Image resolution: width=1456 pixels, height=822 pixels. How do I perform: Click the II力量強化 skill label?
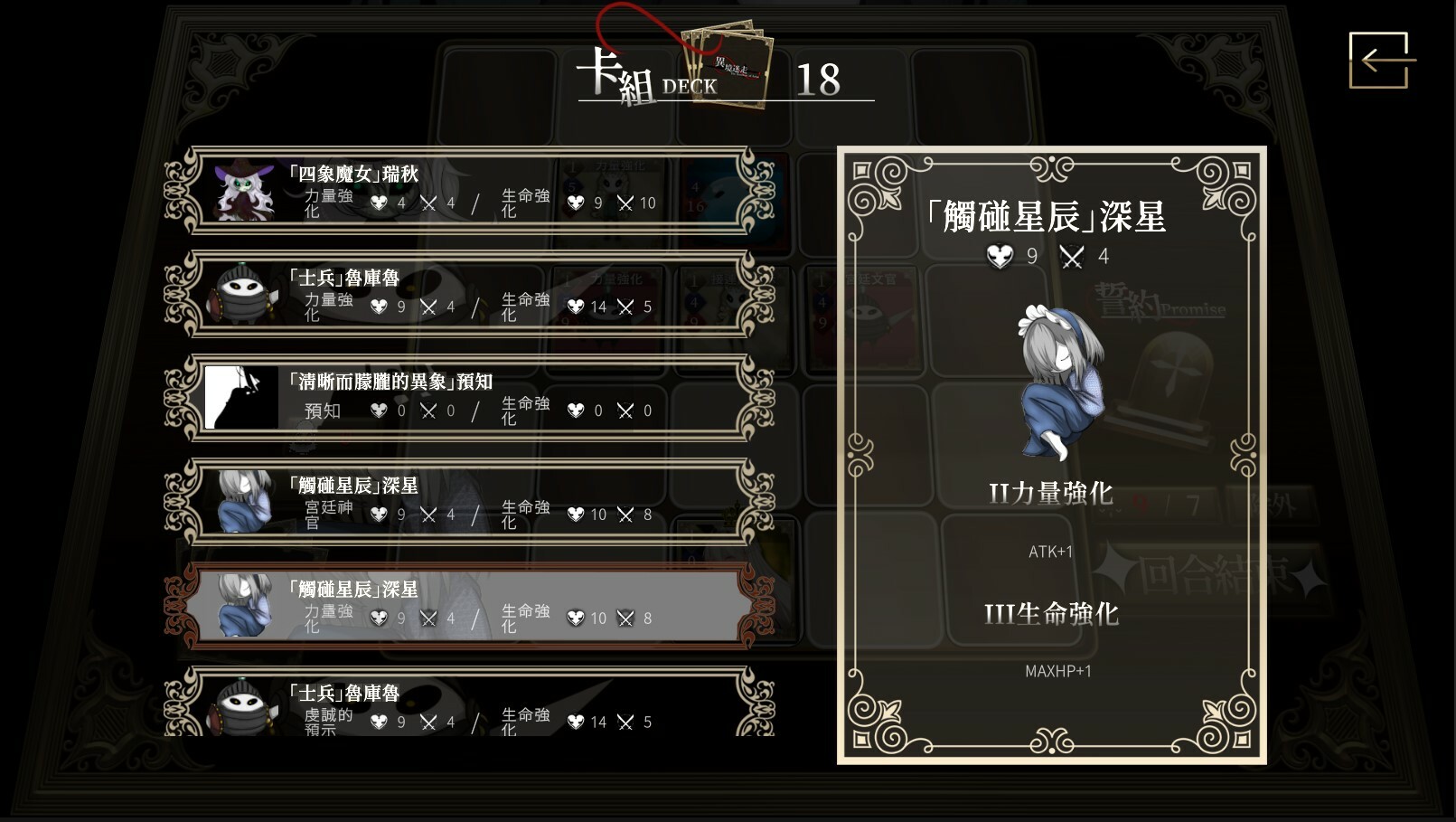point(1051,494)
